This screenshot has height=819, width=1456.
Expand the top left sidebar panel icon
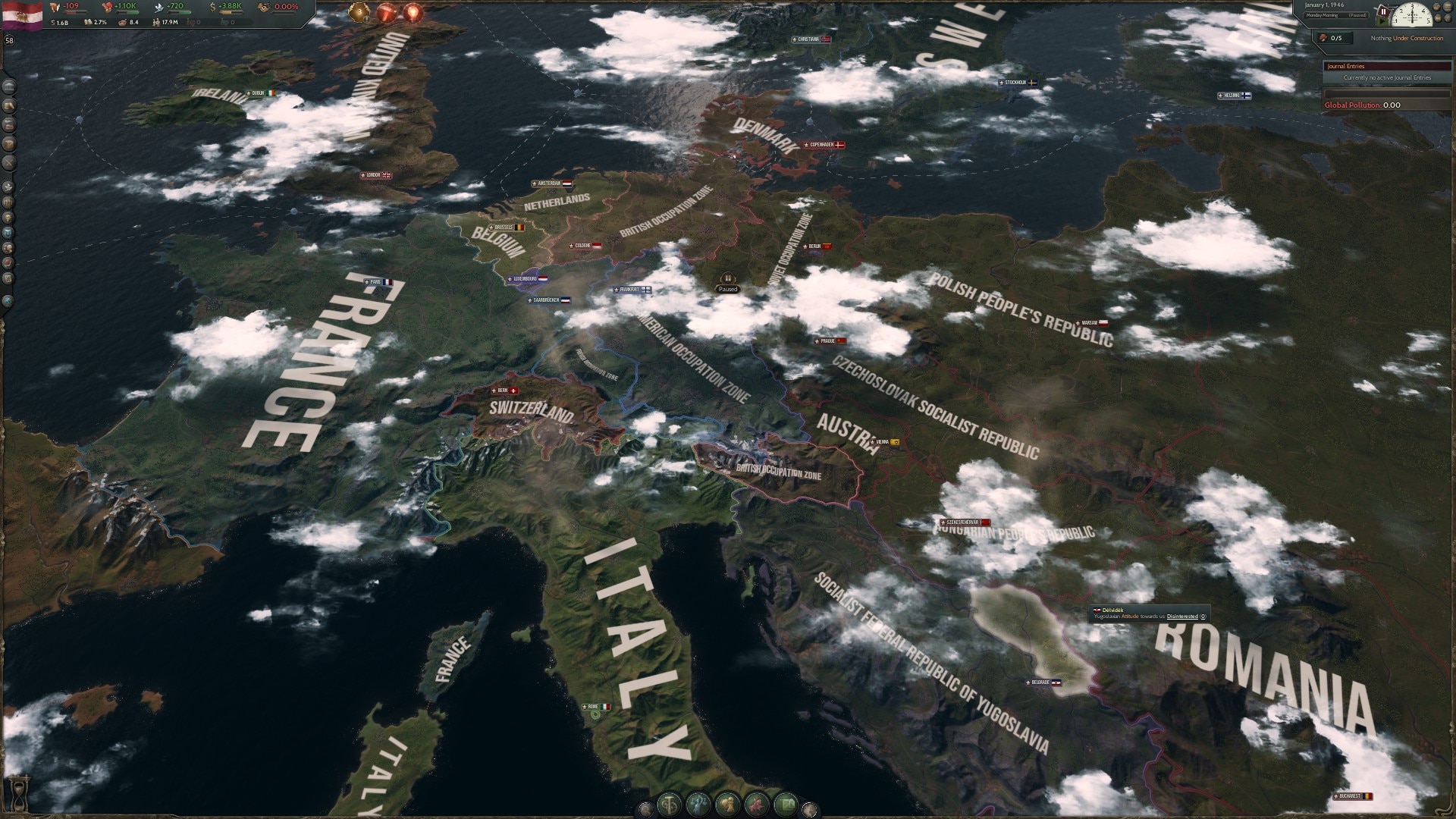pos(9,86)
